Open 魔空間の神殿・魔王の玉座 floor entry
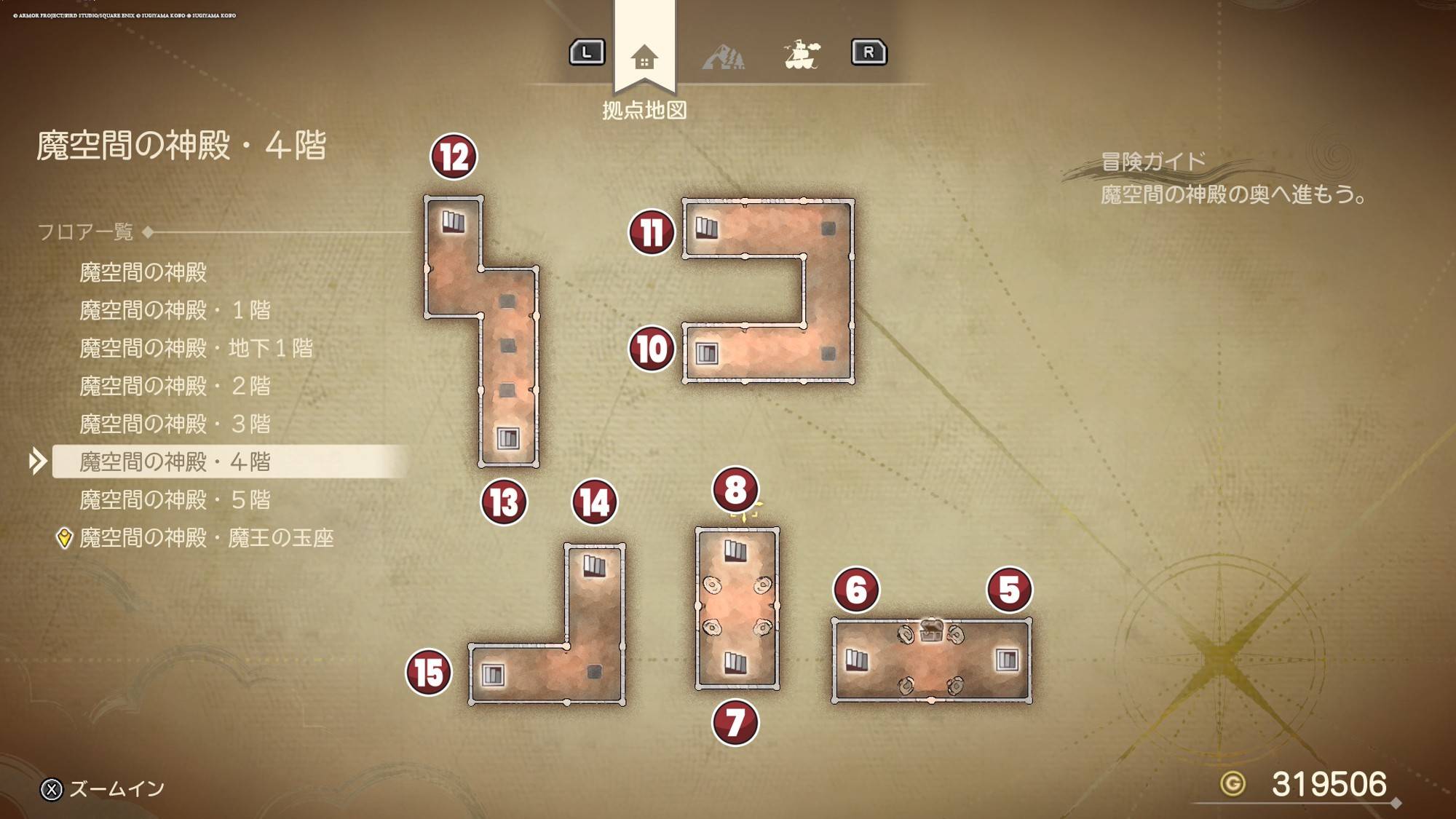Image resolution: width=1456 pixels, height=819 pixels. tap(206, 538)
